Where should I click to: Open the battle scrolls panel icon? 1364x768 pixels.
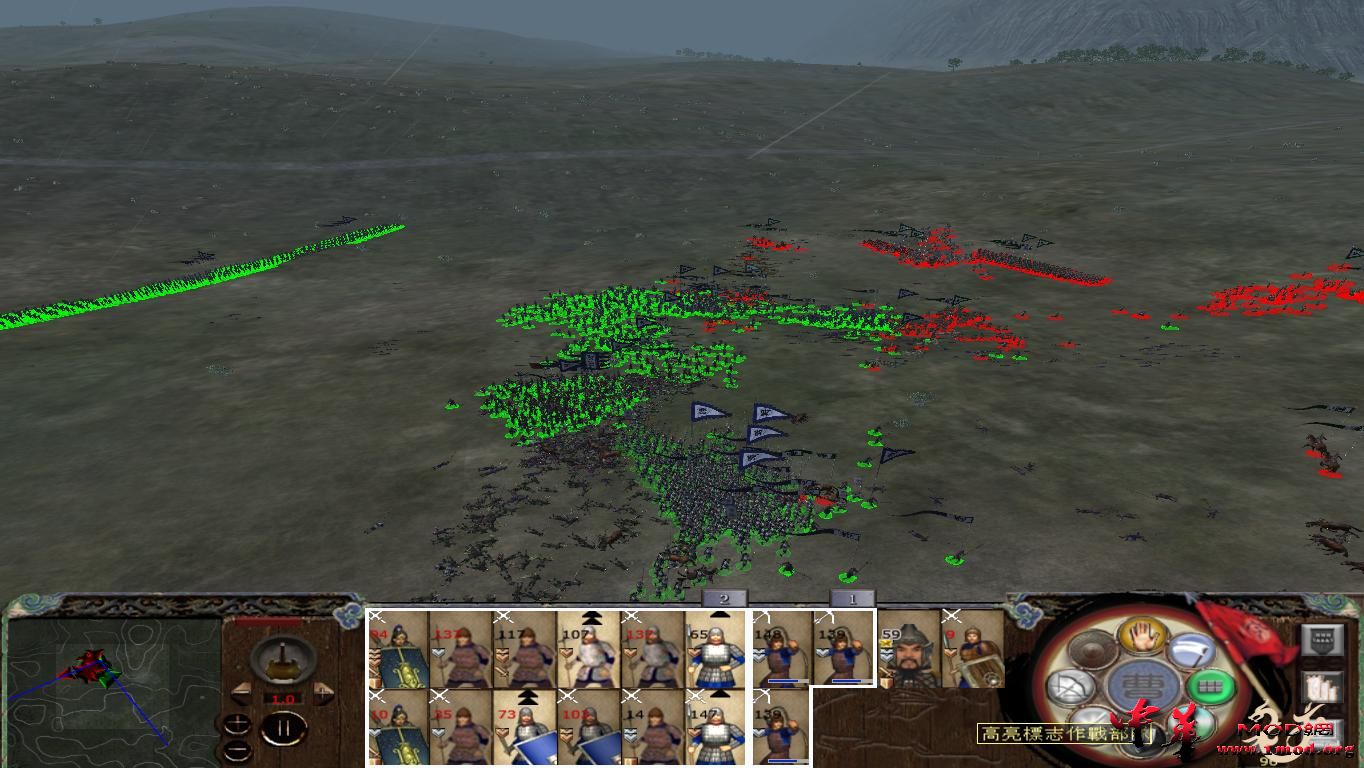[1323, 688]
